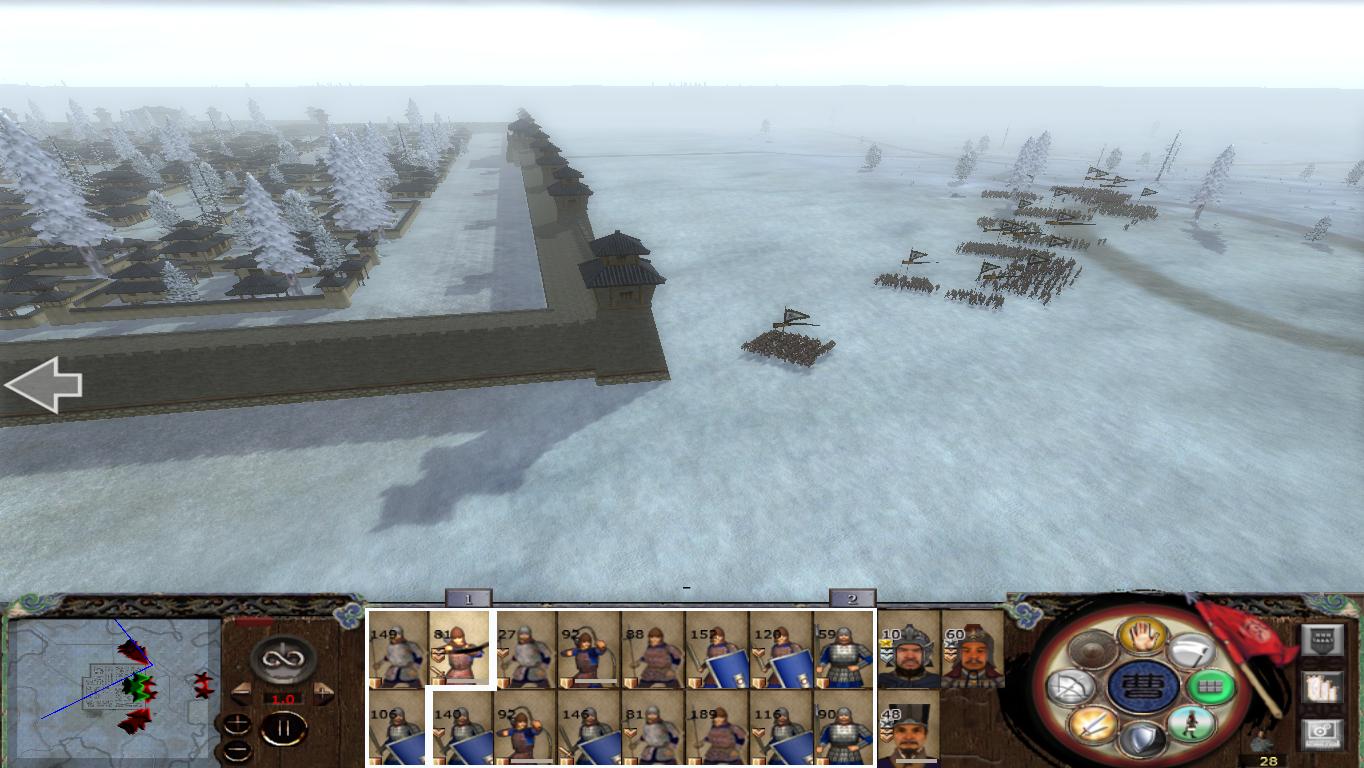The width and height of the screenshot is (1364, 768).
Task: Zoom the minimap in with the plus button
Action: 237,723
